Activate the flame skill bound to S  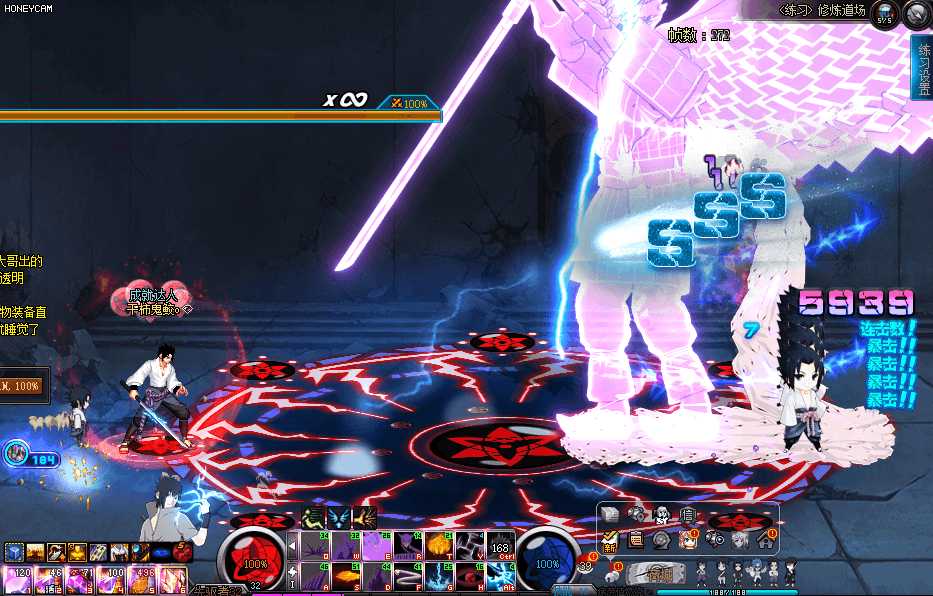[347, 577]
